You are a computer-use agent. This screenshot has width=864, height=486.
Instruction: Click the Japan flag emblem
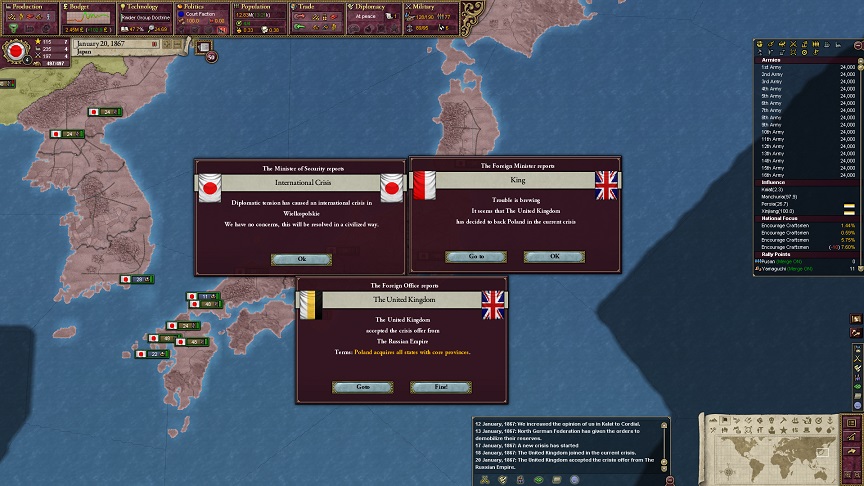click(16, 50)
